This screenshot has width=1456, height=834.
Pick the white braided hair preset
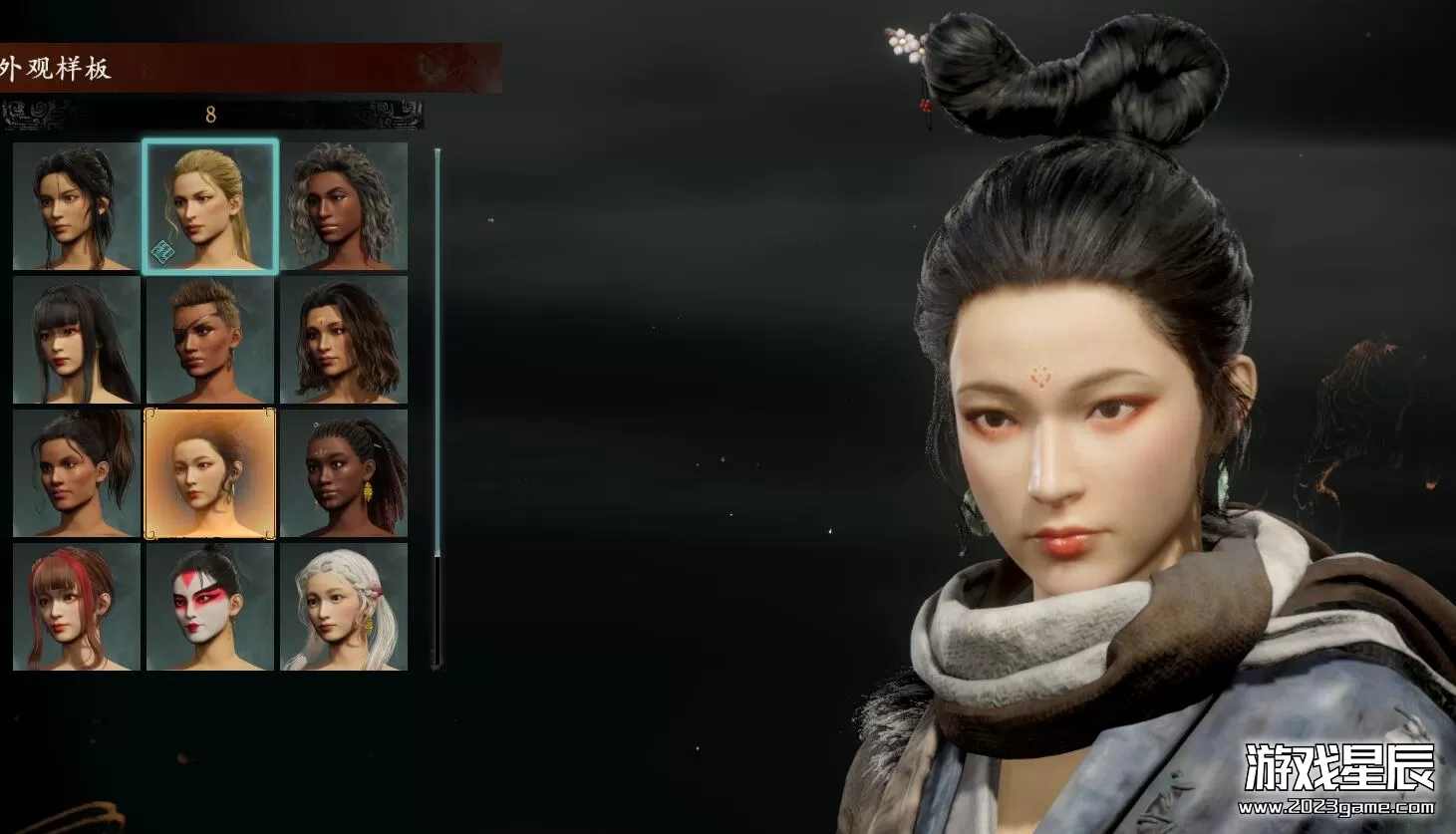click(x=344, y=607)
